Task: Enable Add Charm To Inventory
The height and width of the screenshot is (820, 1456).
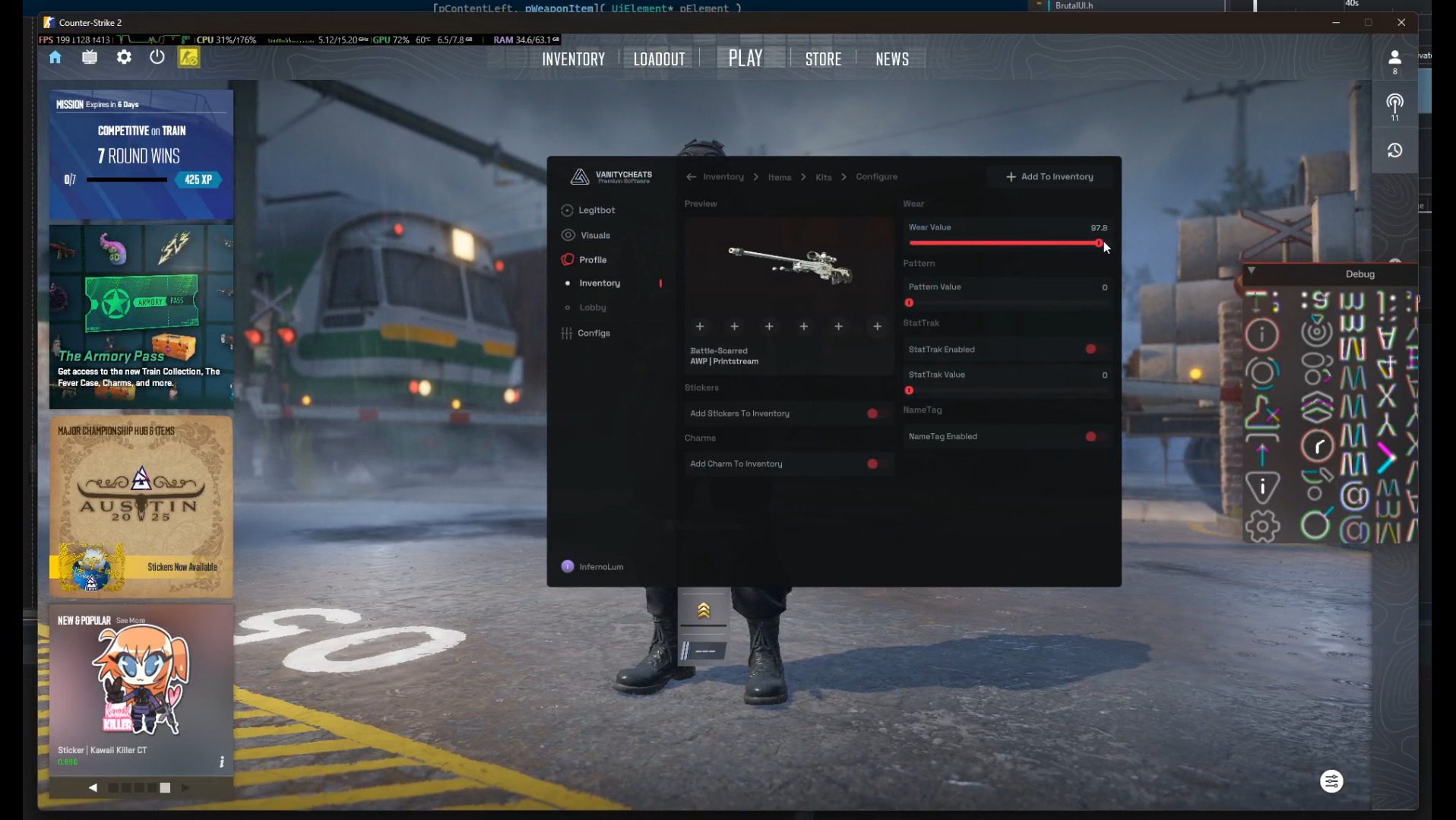Action: 873,464
